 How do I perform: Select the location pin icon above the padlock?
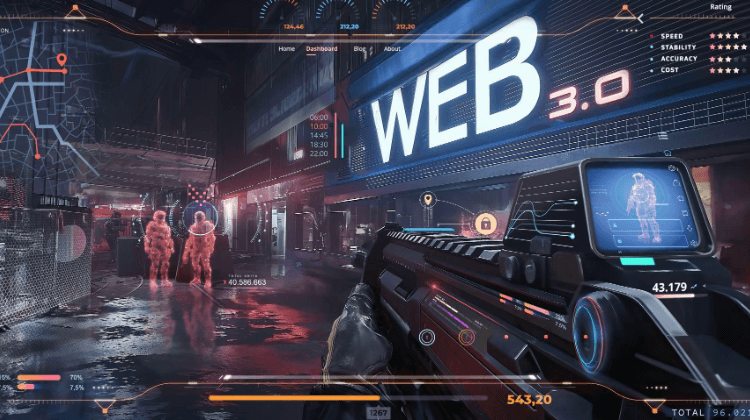pyautogui.click(x=427, y=200)
